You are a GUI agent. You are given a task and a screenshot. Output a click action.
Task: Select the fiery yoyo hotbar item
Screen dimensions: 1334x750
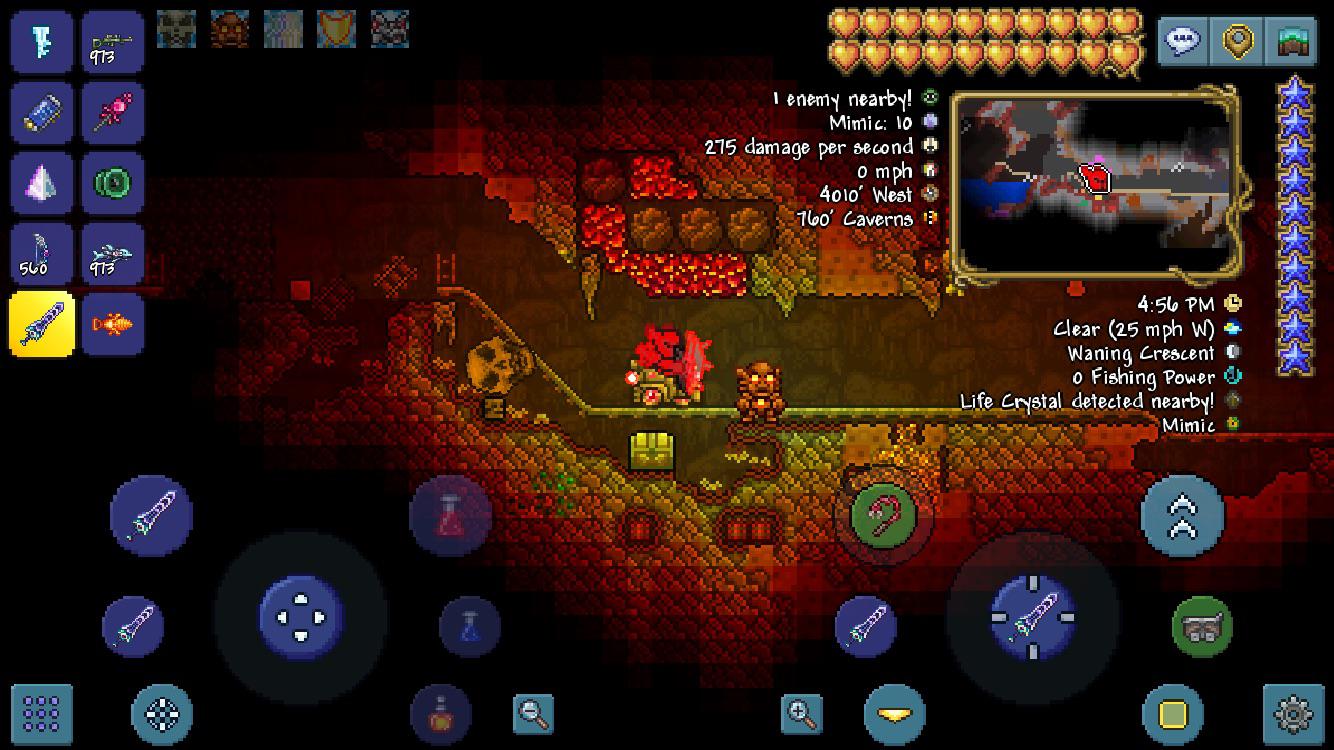pyautogui.click(x=113, y=324)
